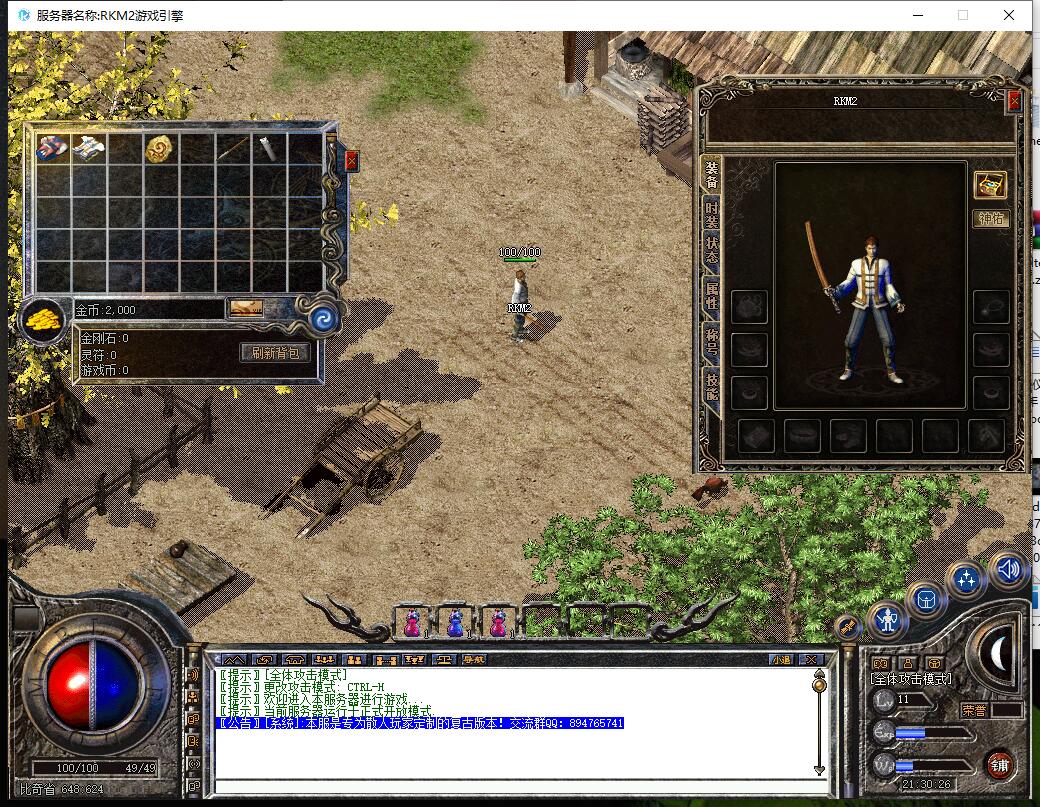Image resolution: width=1040 pixels, height=807 pixels.
Task: Open the character figure round button
Action: (887, 621)
